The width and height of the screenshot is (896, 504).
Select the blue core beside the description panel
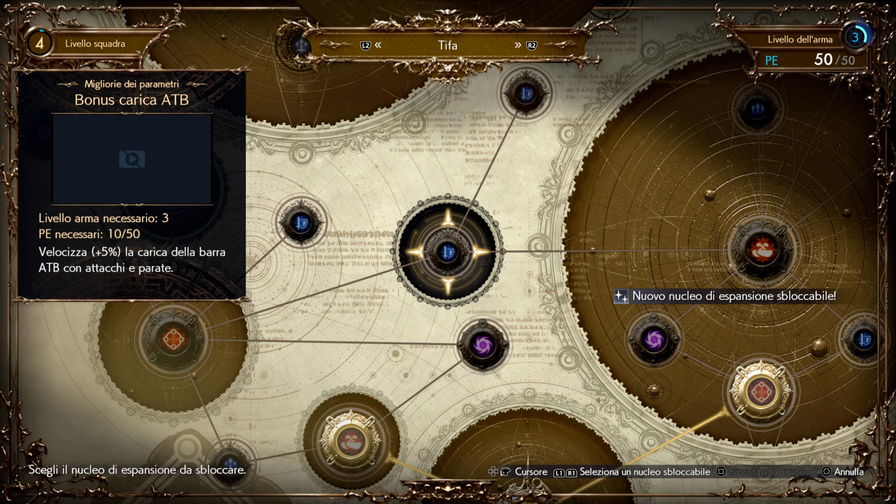click(299, 222)
